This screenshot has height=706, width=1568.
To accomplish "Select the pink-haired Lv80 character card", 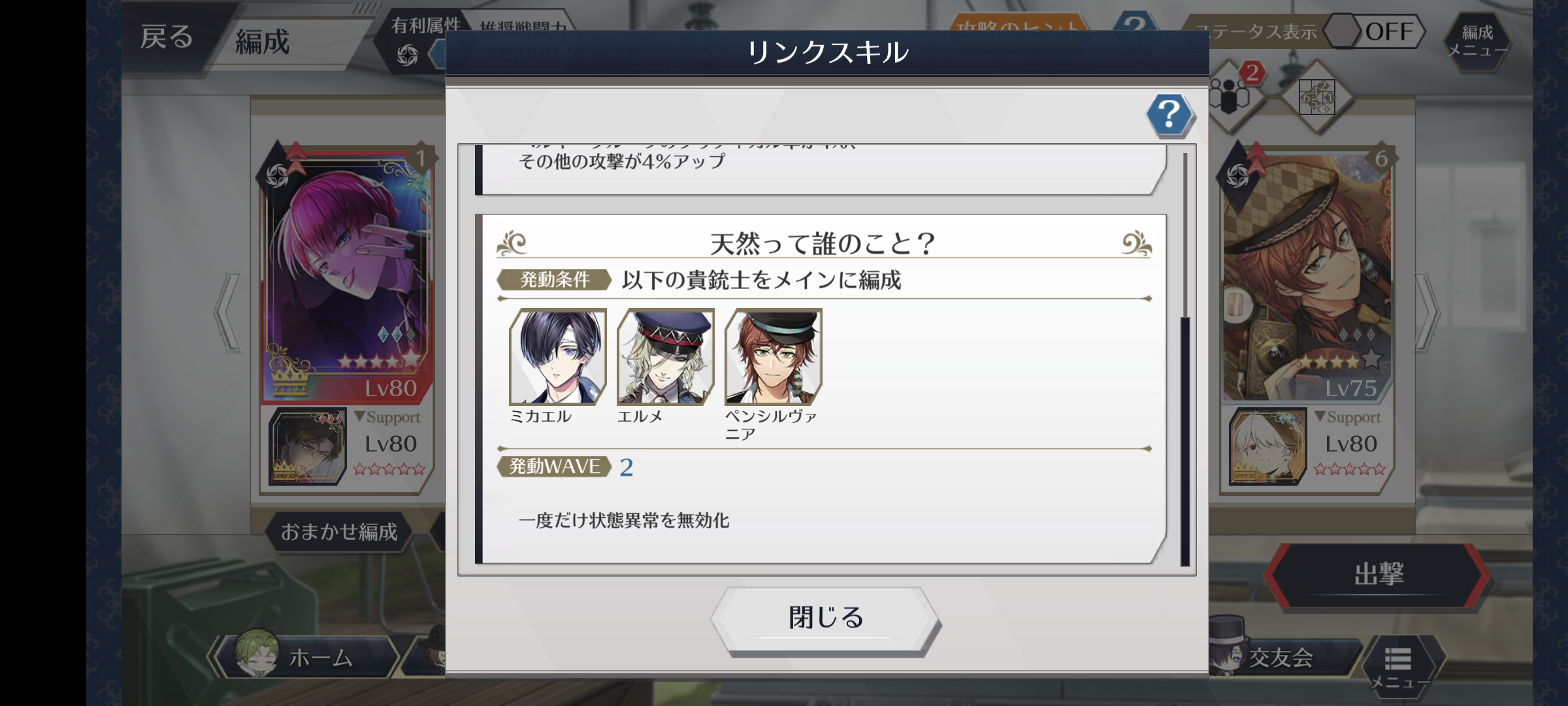I will click(x=346, y=275).
